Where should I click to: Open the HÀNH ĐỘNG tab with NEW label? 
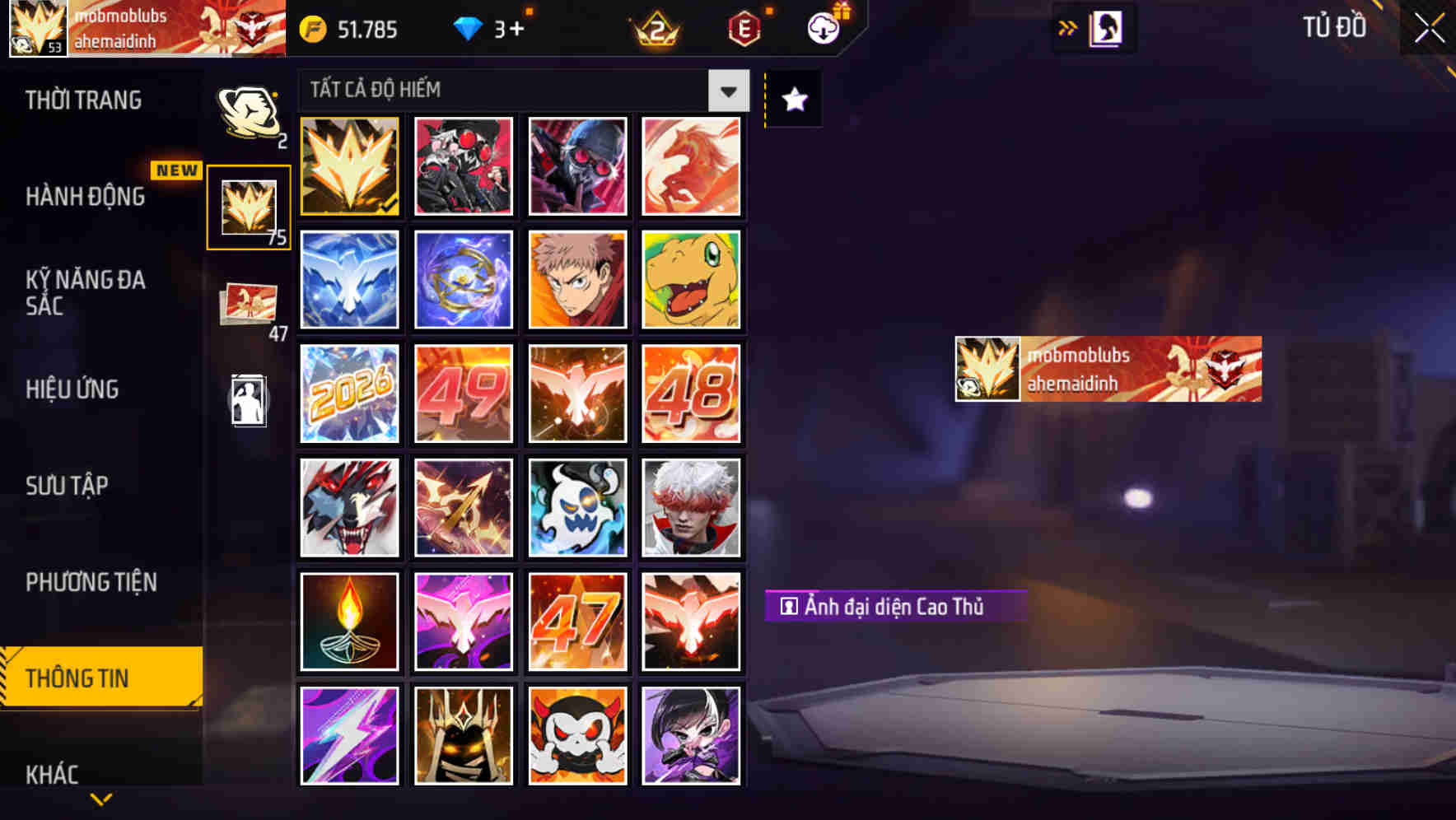tap(85, 198)
